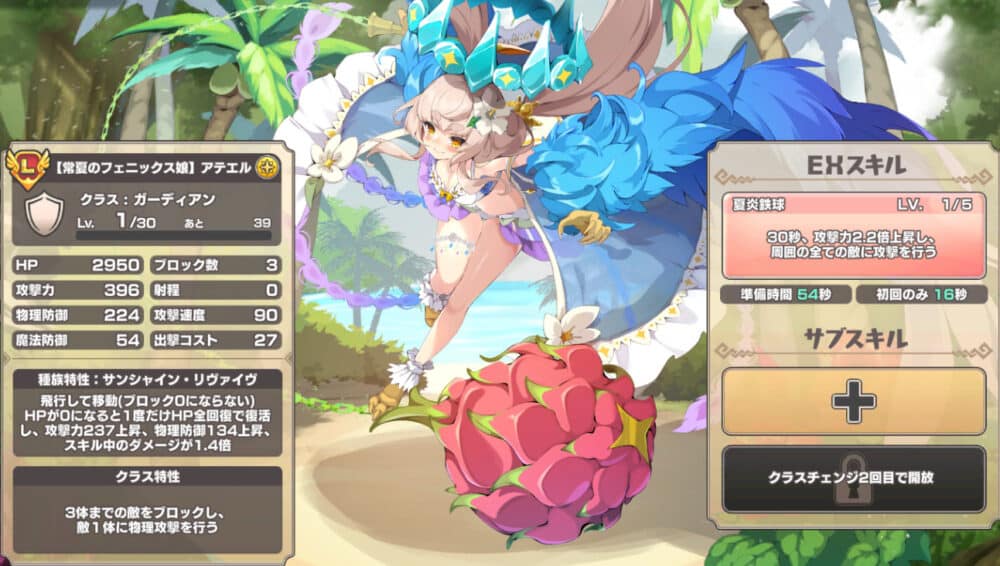Select the Guardian class shield icon
Screen dimensions: 1000x566
[43, 213]
